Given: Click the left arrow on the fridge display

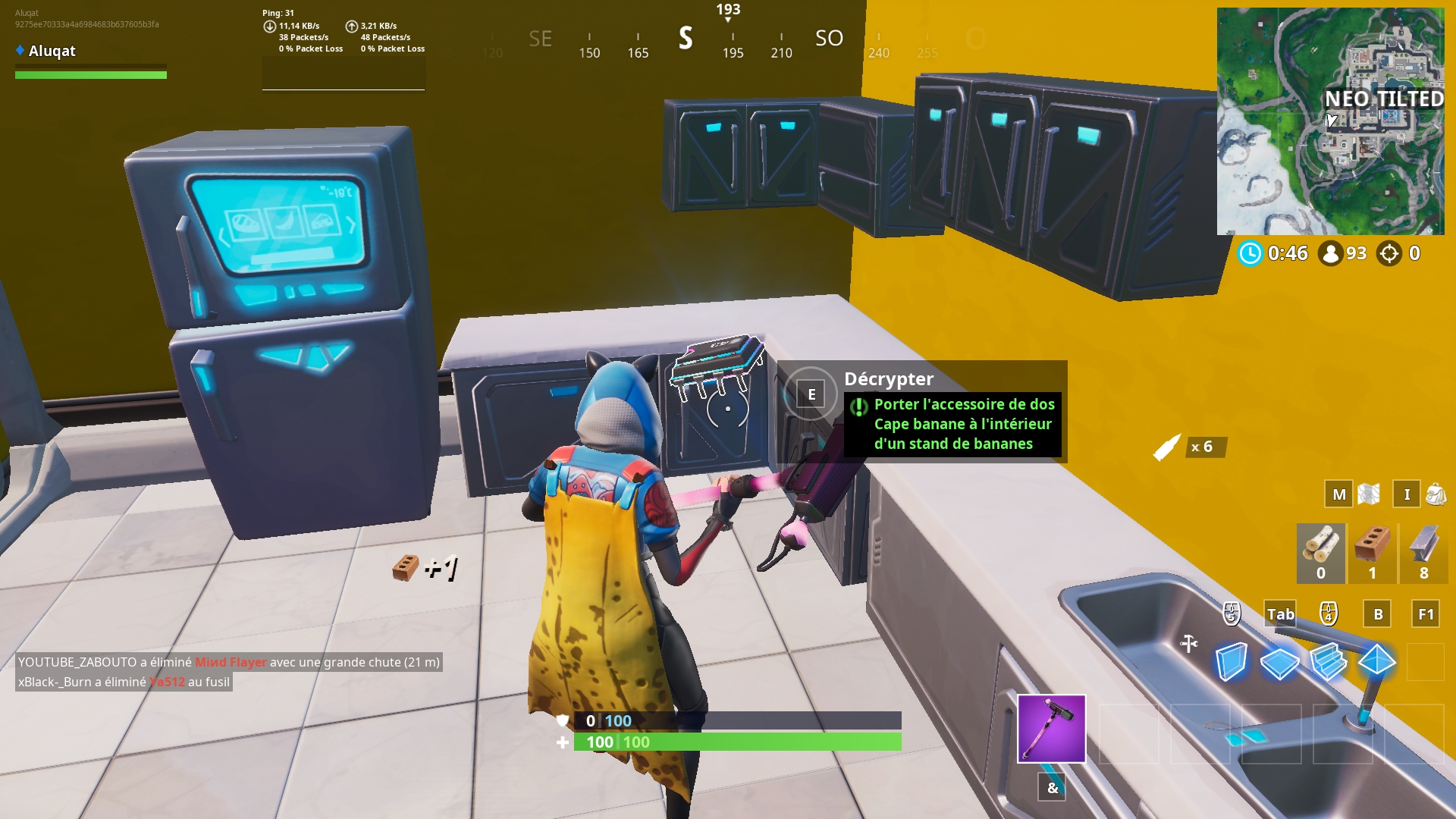Looking at the screenshot, I should (x=222, y=236).
